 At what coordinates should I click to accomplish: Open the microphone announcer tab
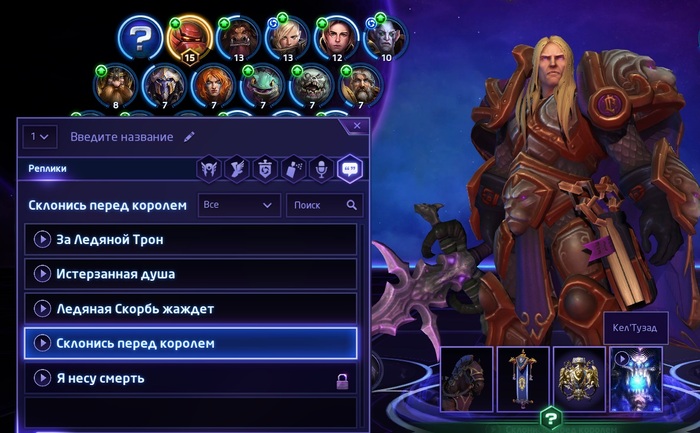(x=322, y=168)
